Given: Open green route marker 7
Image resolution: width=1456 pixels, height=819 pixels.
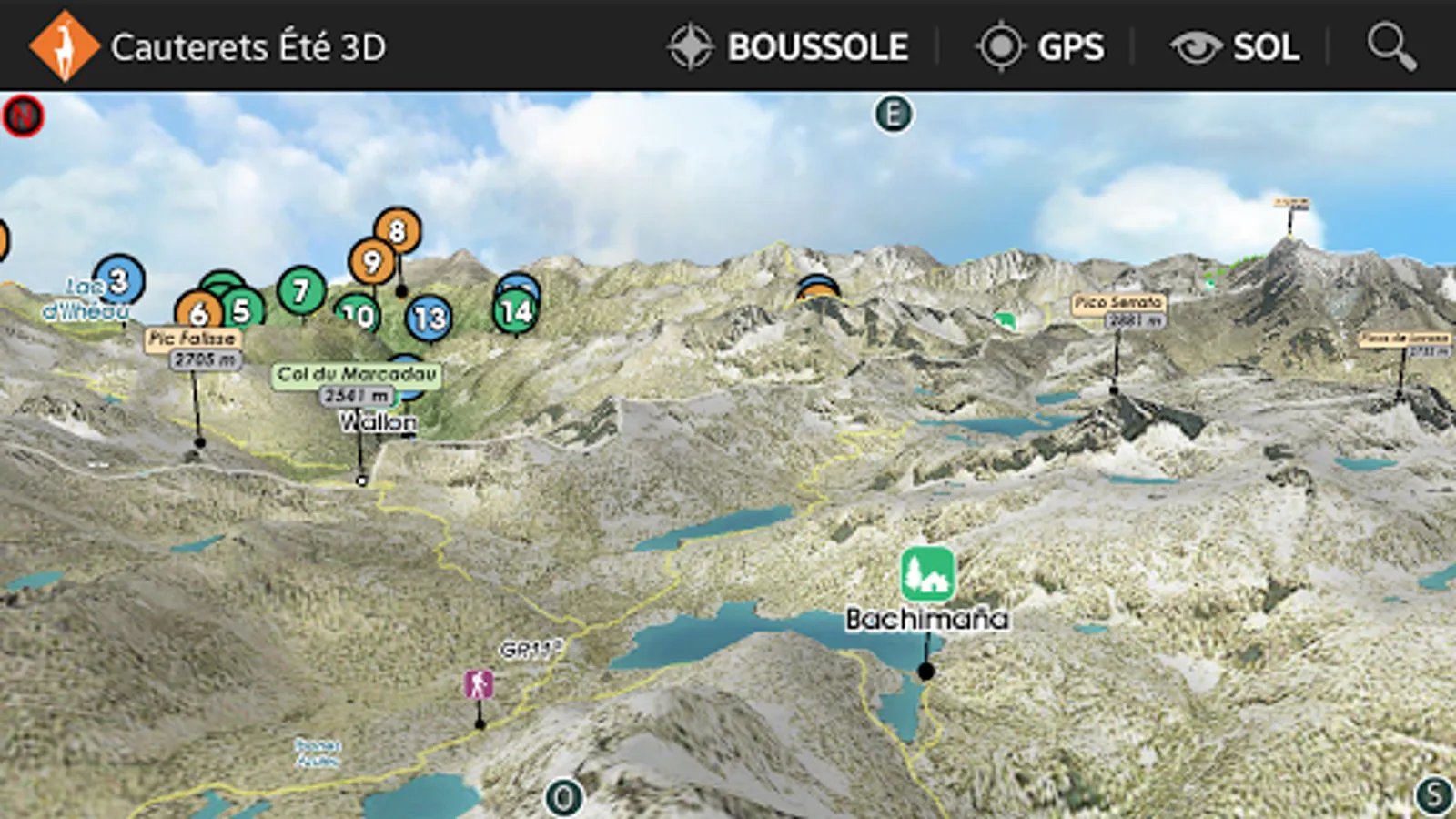Looking at the screenshot, I should (301, 290).
